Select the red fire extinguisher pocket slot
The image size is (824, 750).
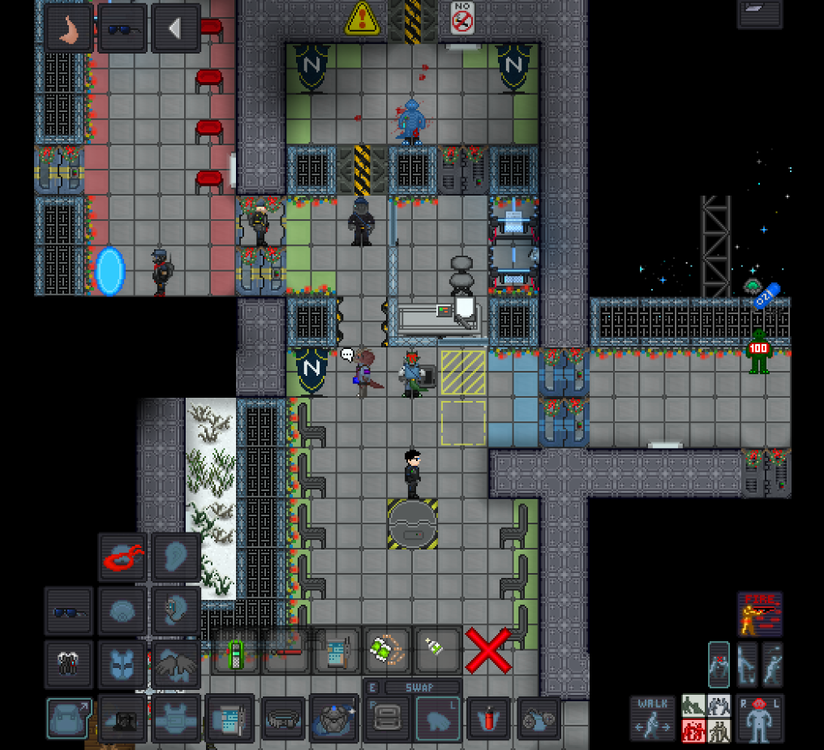[488, 718]
